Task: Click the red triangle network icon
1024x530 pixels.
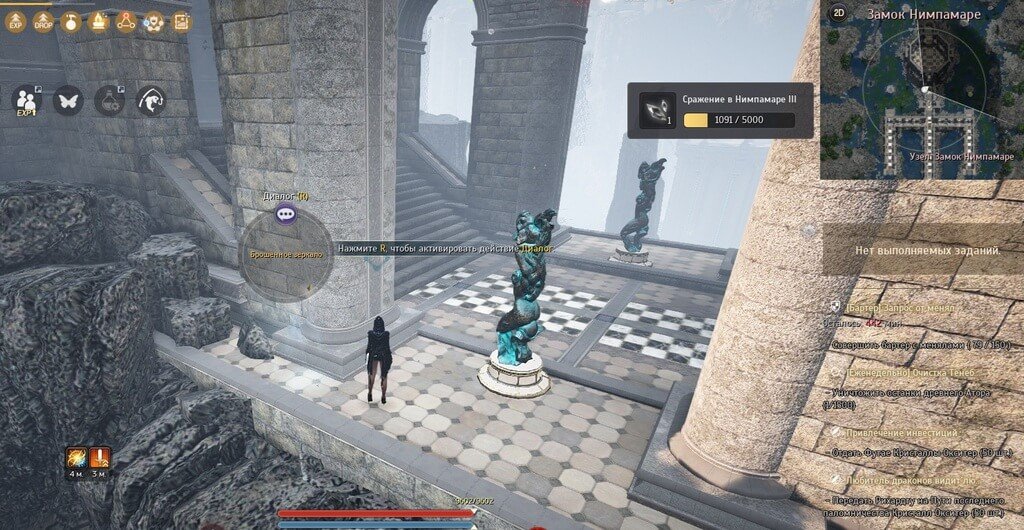Action: coord(126,21)
